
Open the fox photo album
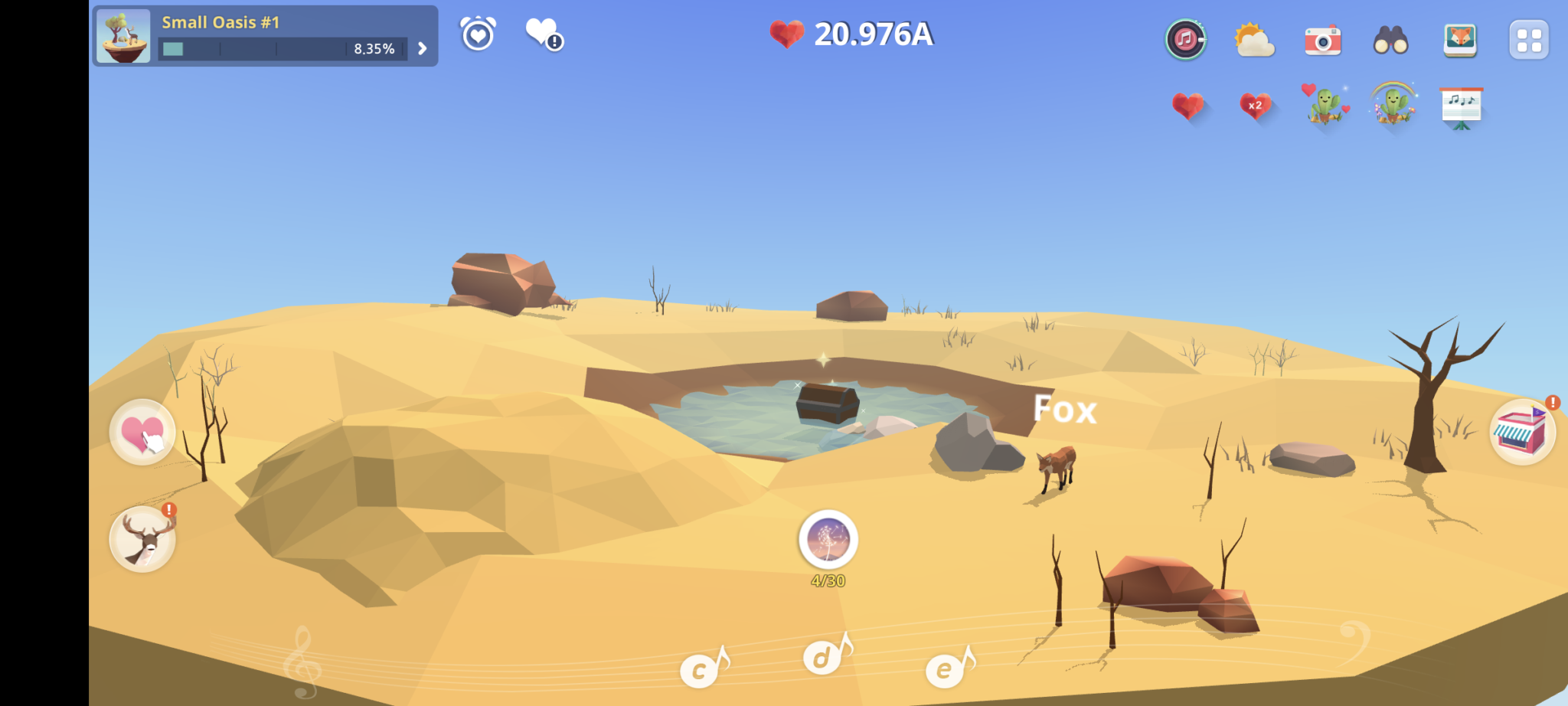coord(1459,41)
